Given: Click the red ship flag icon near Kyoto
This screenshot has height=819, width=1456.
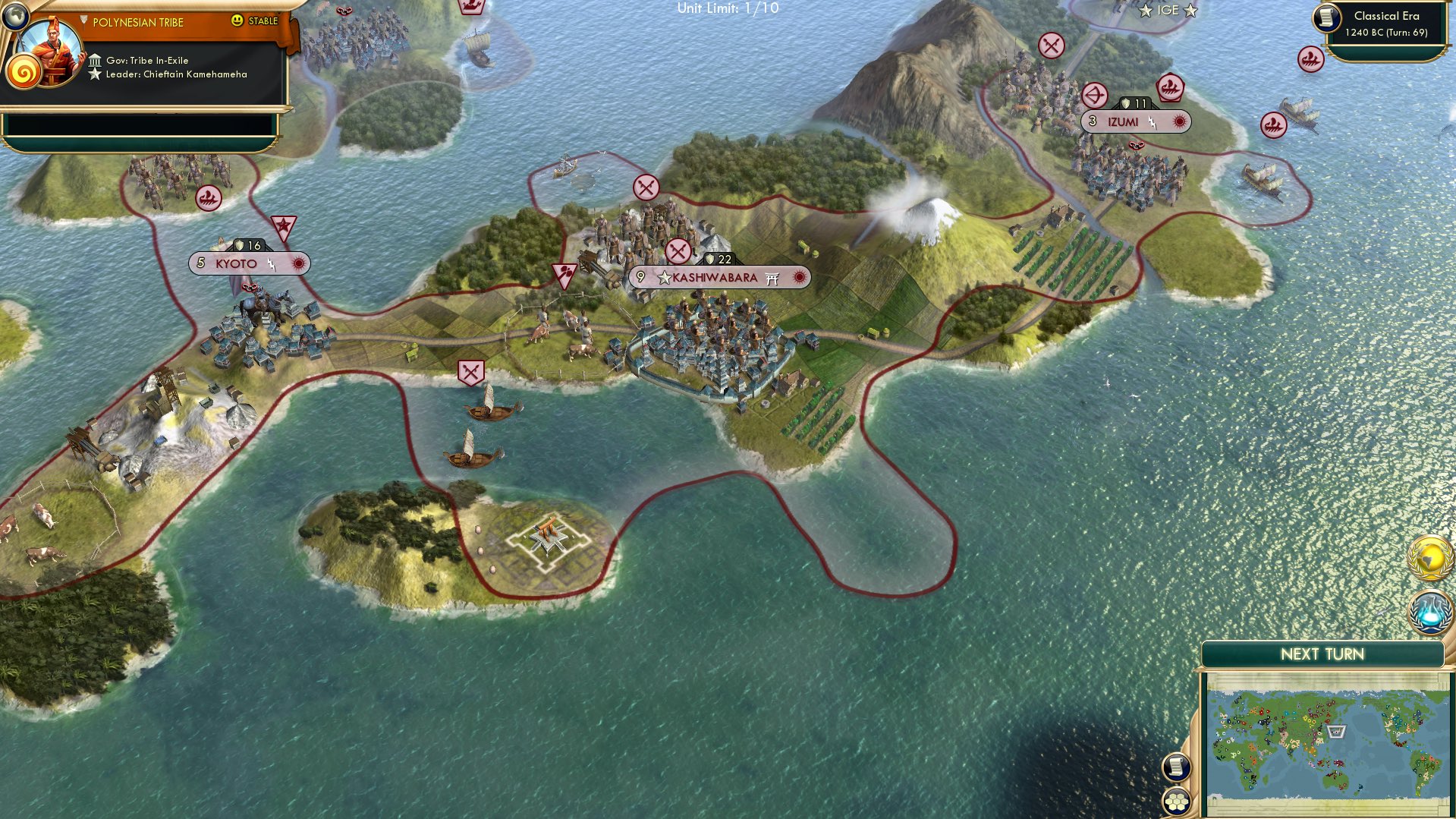Looking at the screenshot, I should (x=208, y=199).
